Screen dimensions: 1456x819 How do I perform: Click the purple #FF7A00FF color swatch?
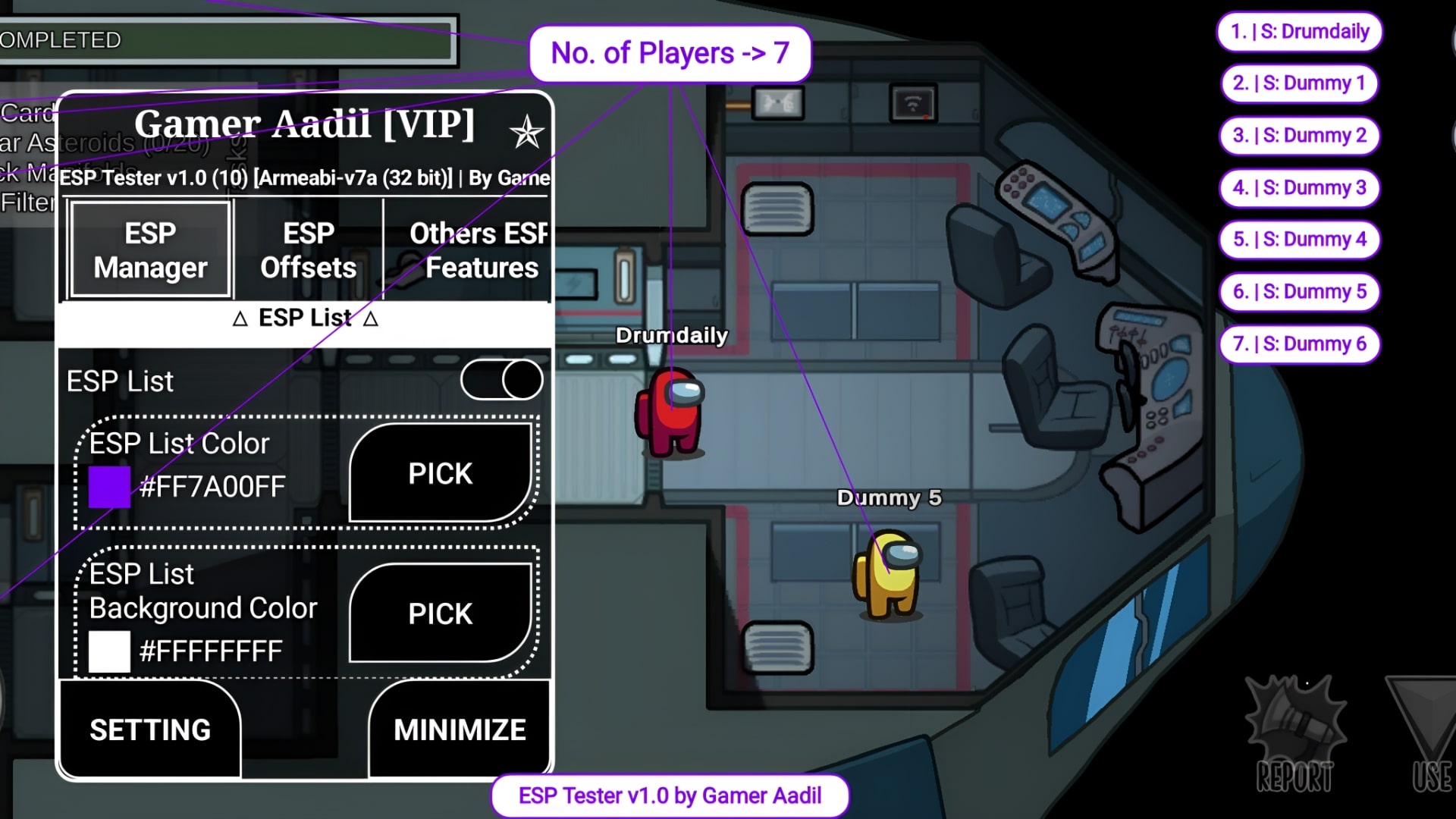pos(108,487)
